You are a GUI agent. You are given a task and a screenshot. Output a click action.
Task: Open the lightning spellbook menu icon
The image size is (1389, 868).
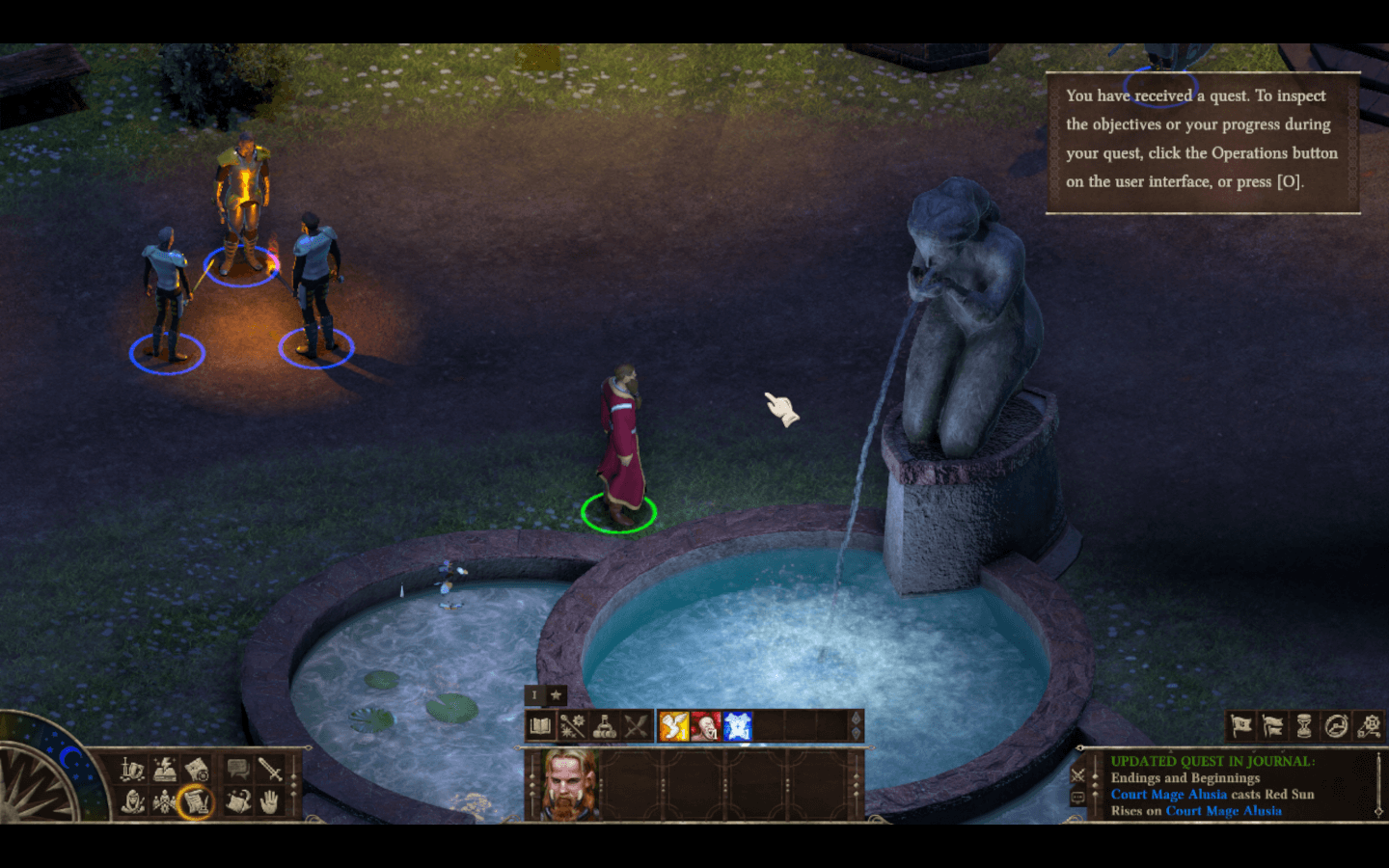click(x=165, y=769)
